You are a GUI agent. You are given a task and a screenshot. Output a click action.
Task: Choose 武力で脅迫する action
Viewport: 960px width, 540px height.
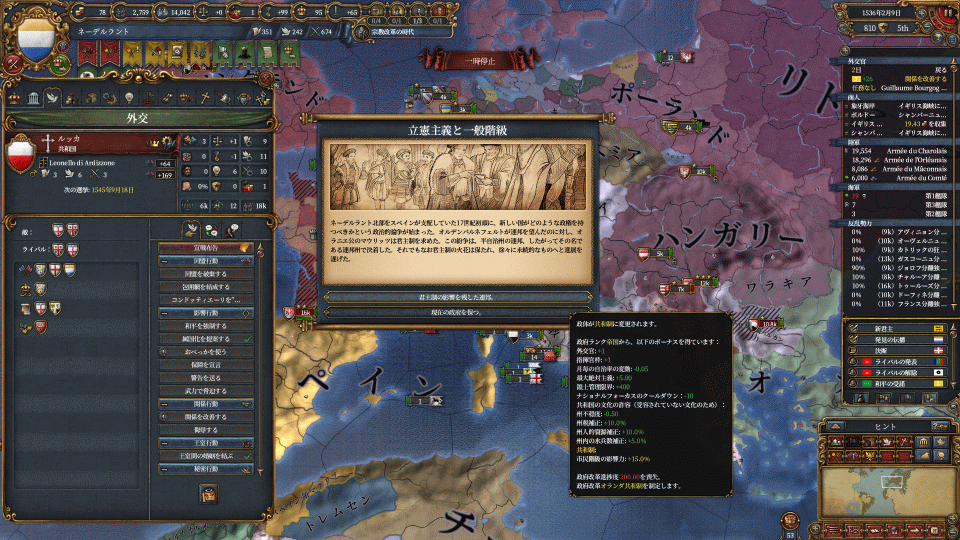[203, 391]
